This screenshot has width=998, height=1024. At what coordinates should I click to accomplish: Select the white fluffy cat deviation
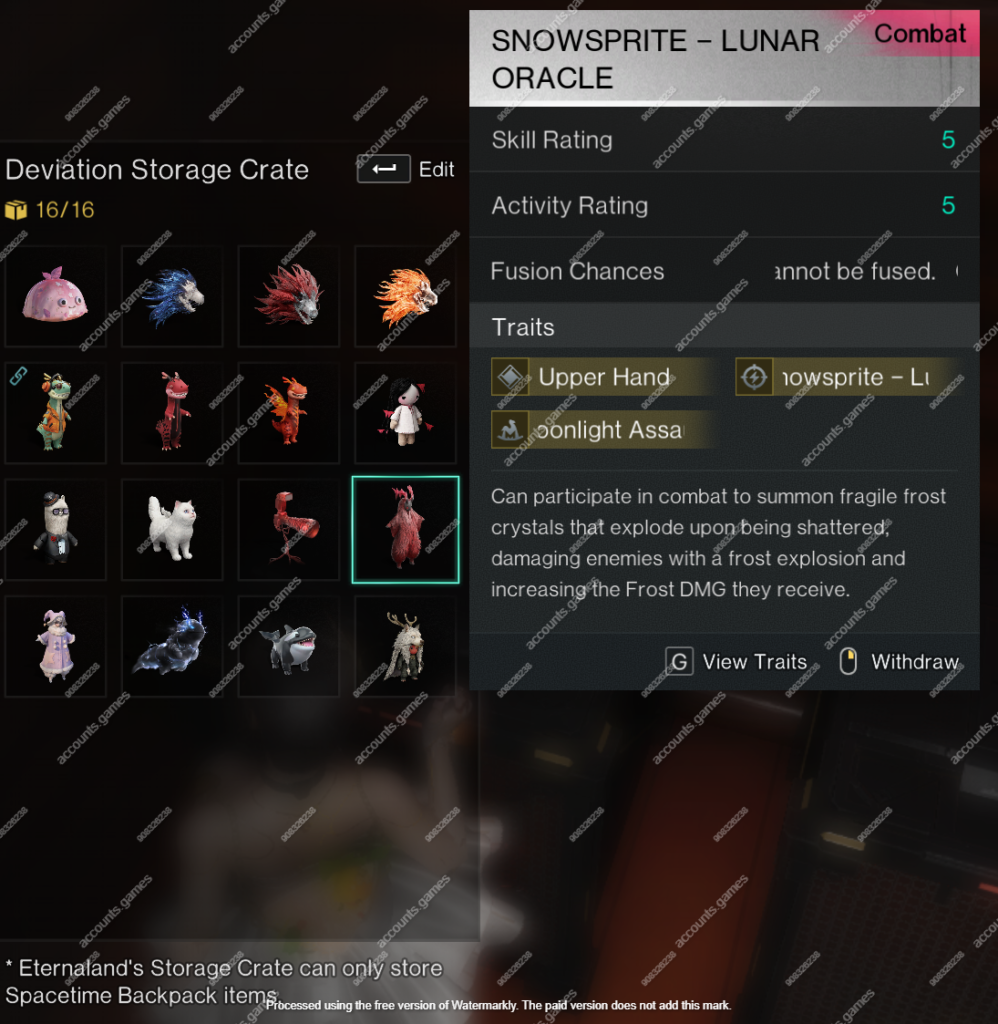[x=172, y=530]
